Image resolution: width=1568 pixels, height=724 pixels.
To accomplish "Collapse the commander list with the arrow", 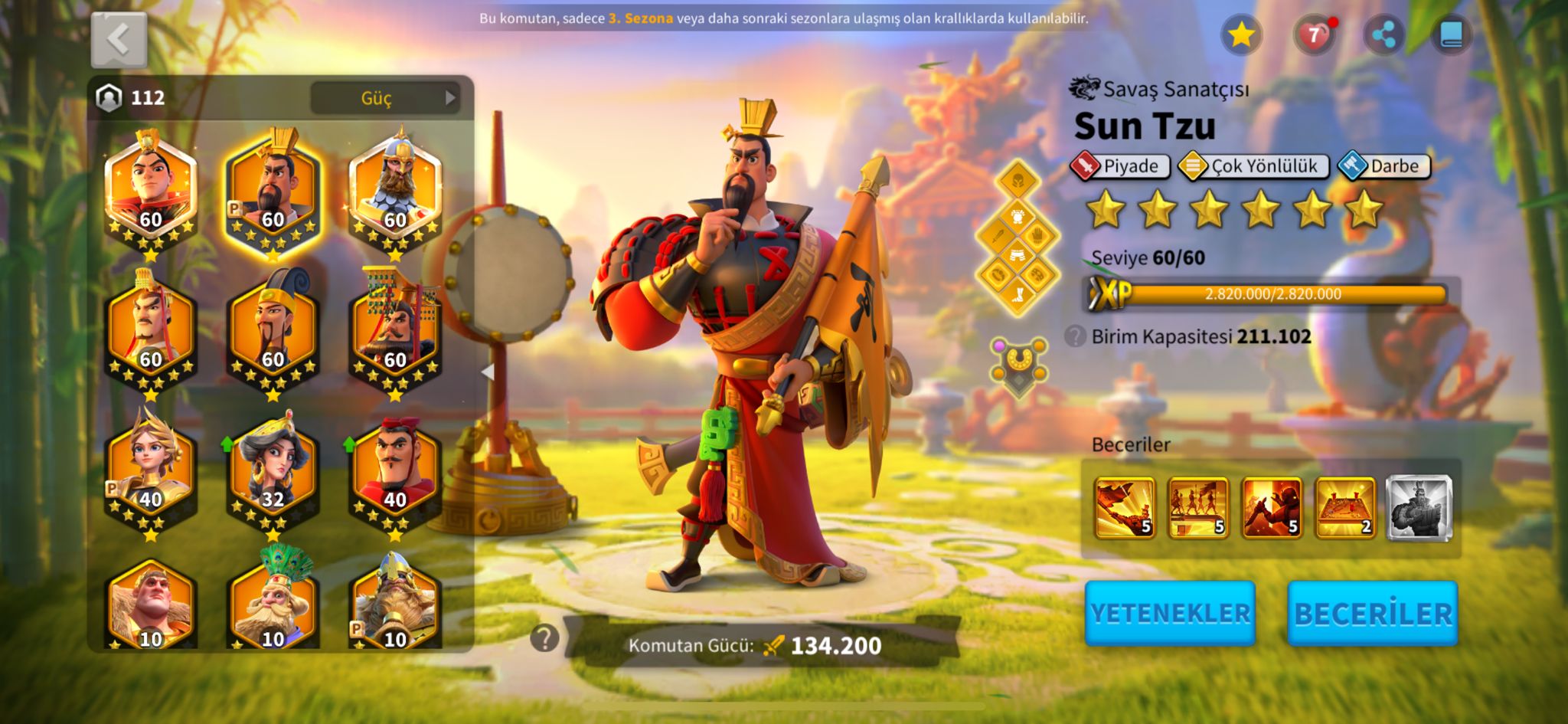I will coord(487,372).
